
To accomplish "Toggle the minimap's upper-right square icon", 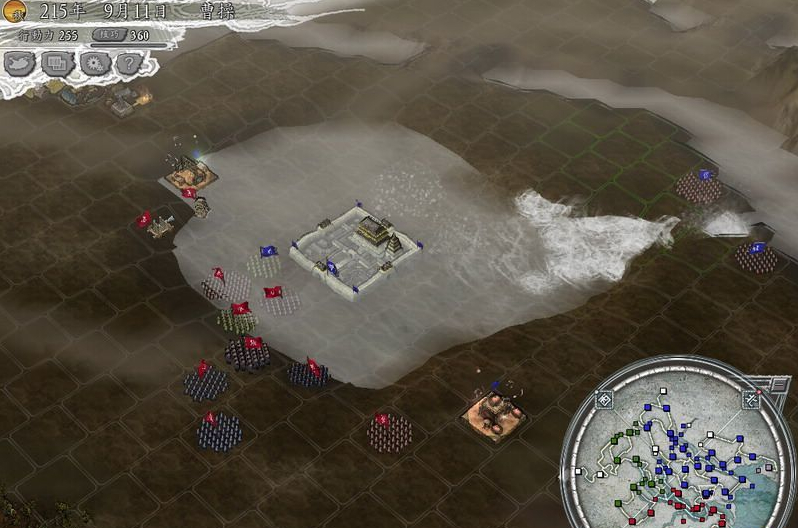I will [750, 400].
